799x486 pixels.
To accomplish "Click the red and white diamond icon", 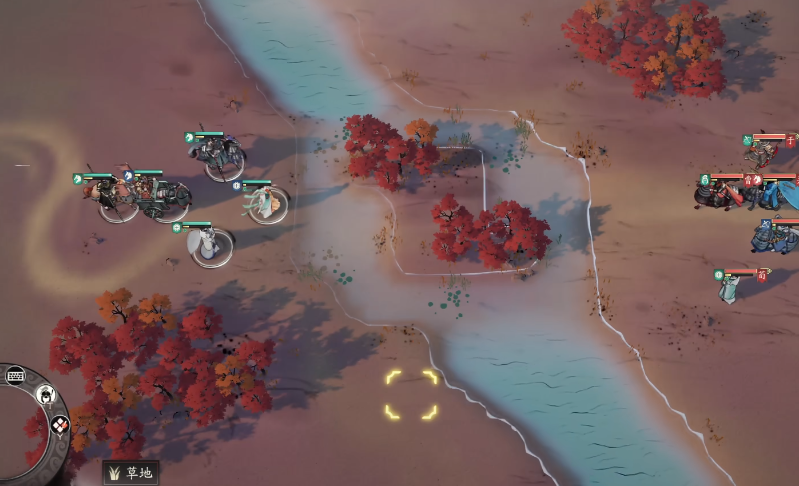I will tap(59, 424).
